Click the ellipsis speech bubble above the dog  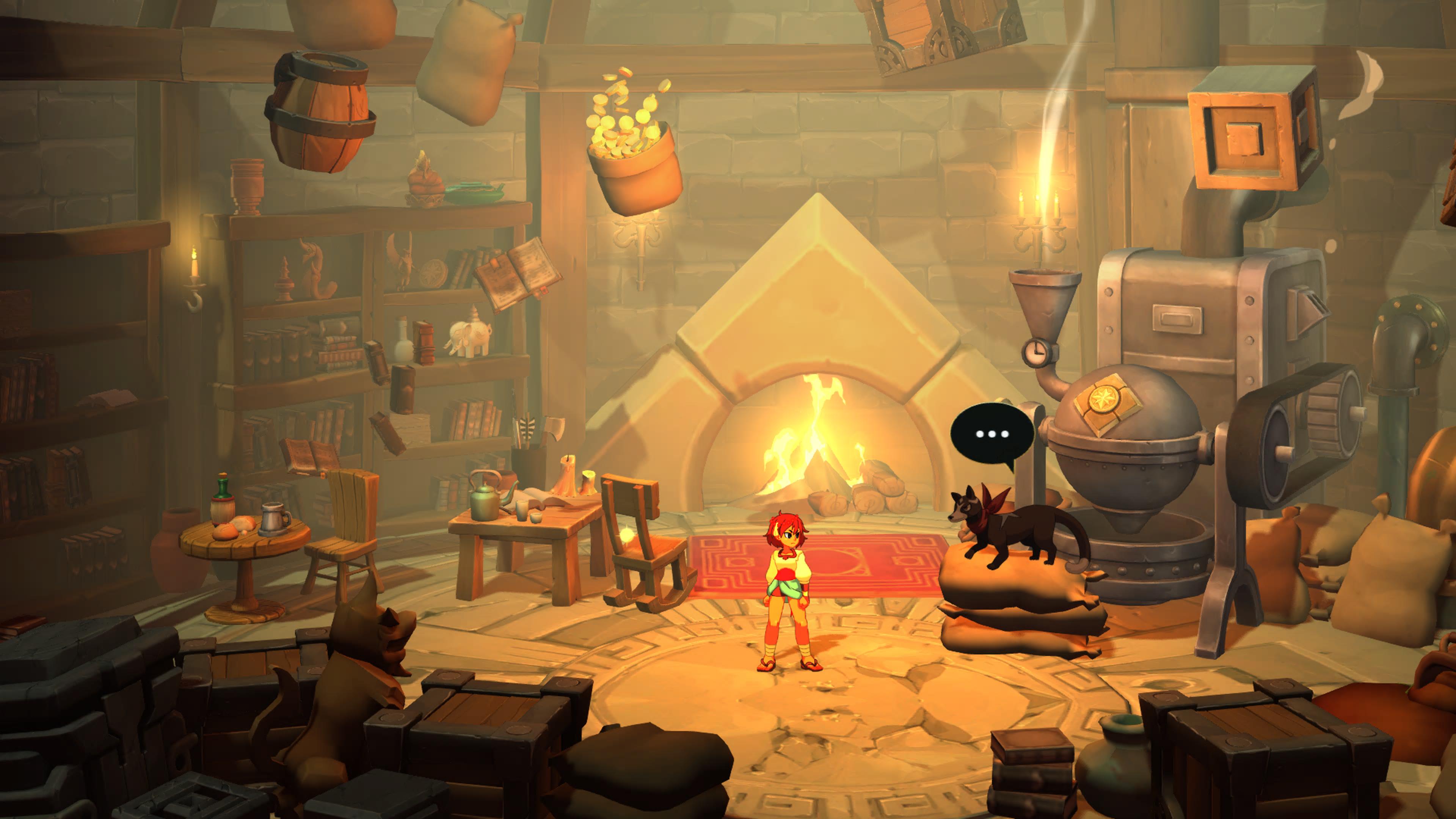(992, 434)
